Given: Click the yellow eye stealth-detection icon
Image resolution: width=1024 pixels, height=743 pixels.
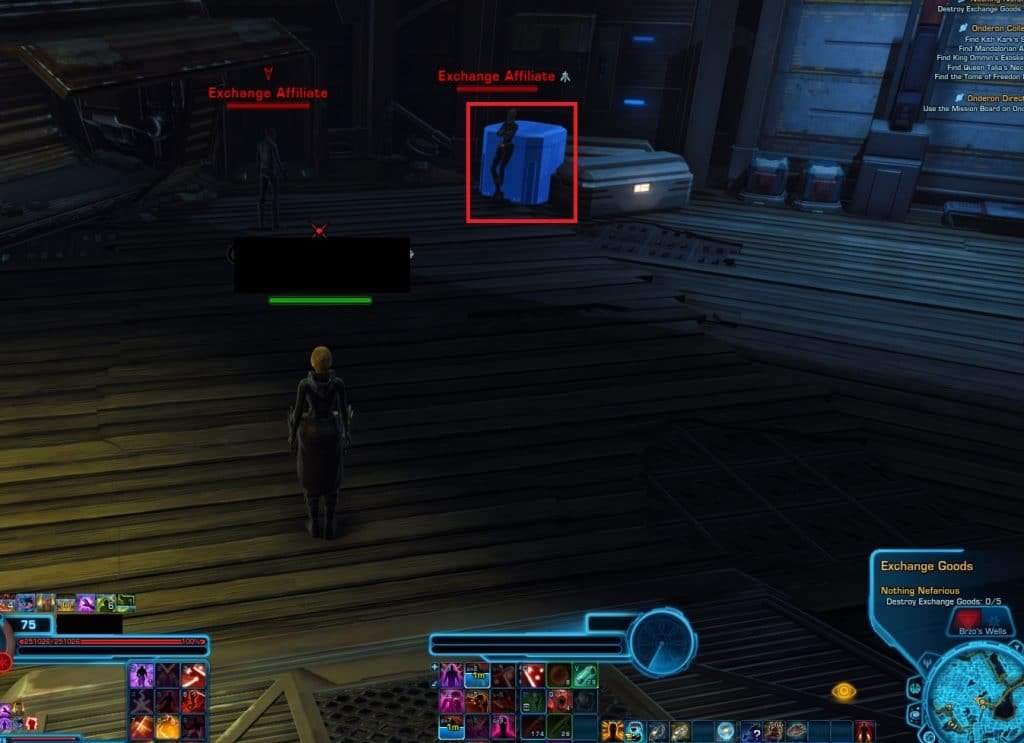Looking at the screenshot, I should coord(844,690).
